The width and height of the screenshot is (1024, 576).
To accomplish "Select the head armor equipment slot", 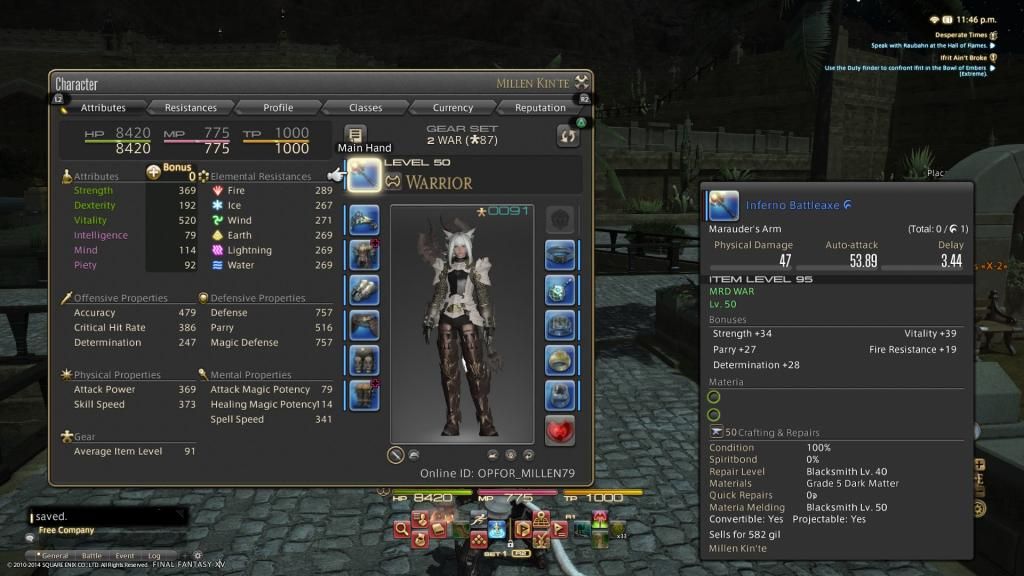I will click(x=364, y=219).
